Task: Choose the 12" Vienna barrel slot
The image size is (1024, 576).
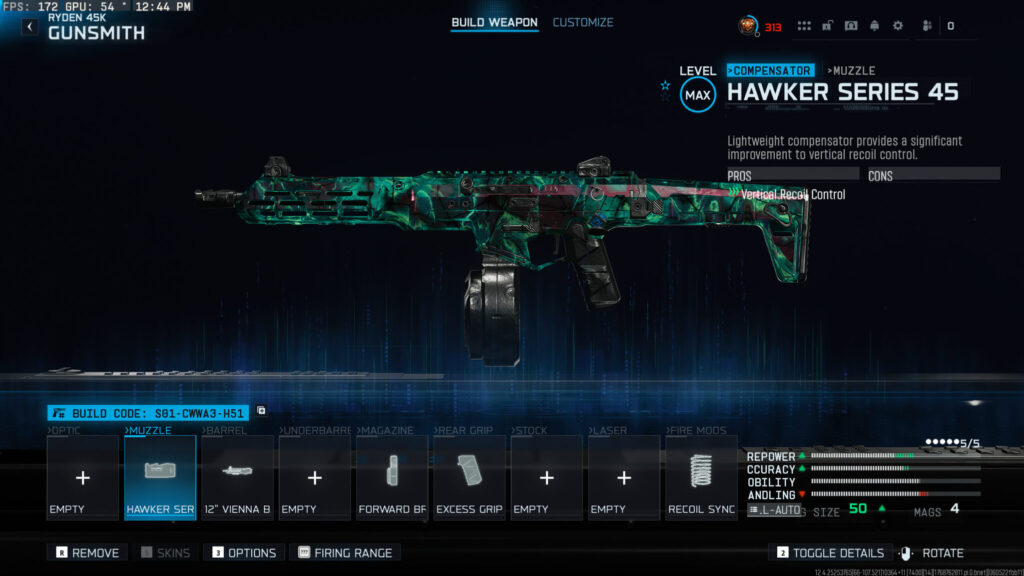Action: coord(237,478)
